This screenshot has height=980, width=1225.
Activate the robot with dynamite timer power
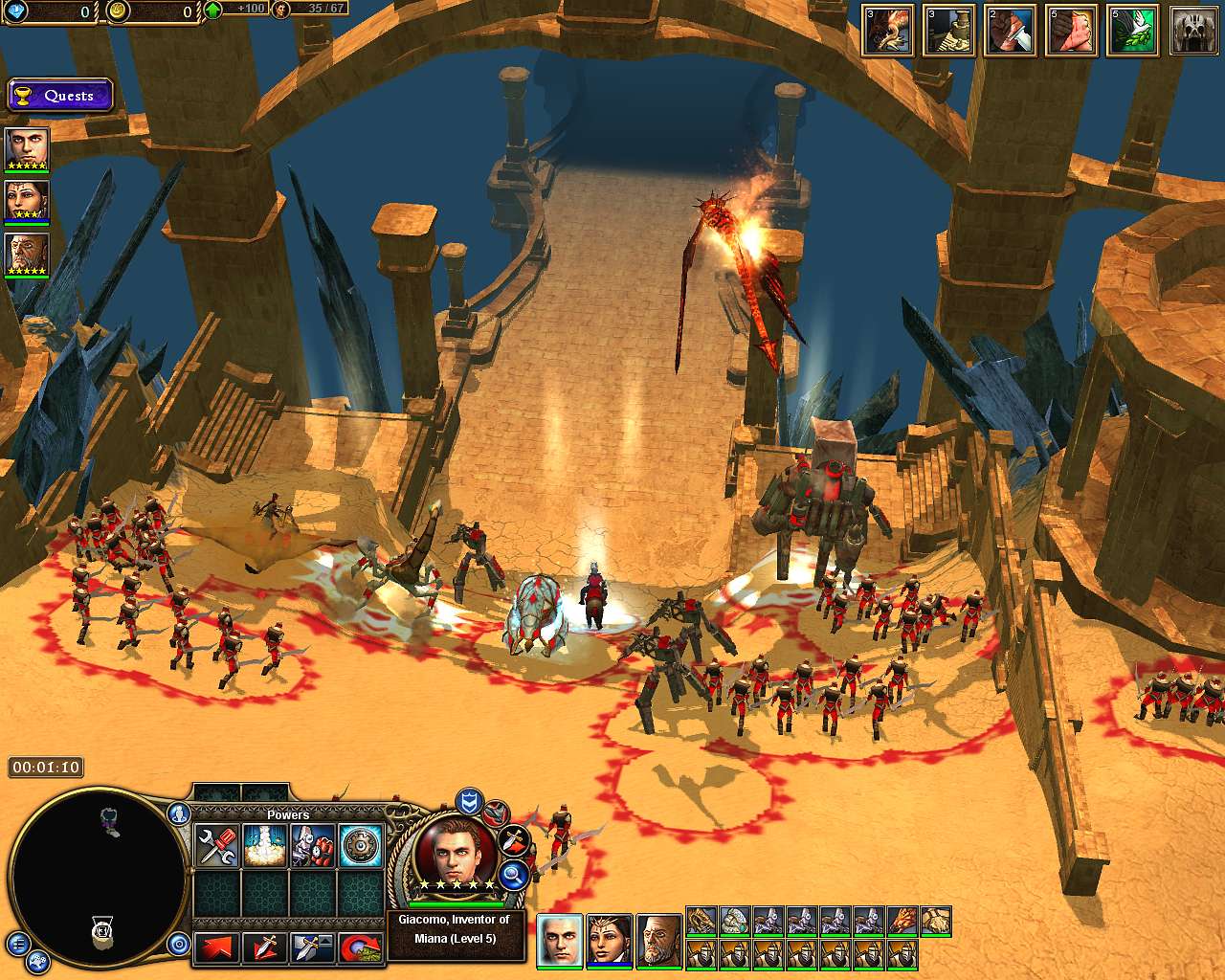[312, 846]
